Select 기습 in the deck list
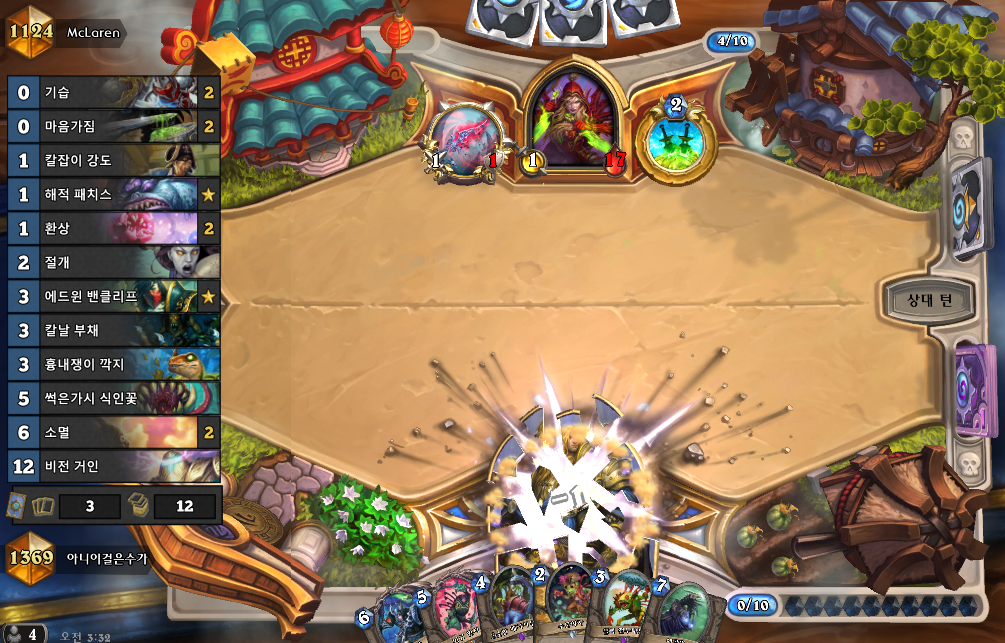The image size is (1005, 643). pyautogui.click(x=112, y=94)
